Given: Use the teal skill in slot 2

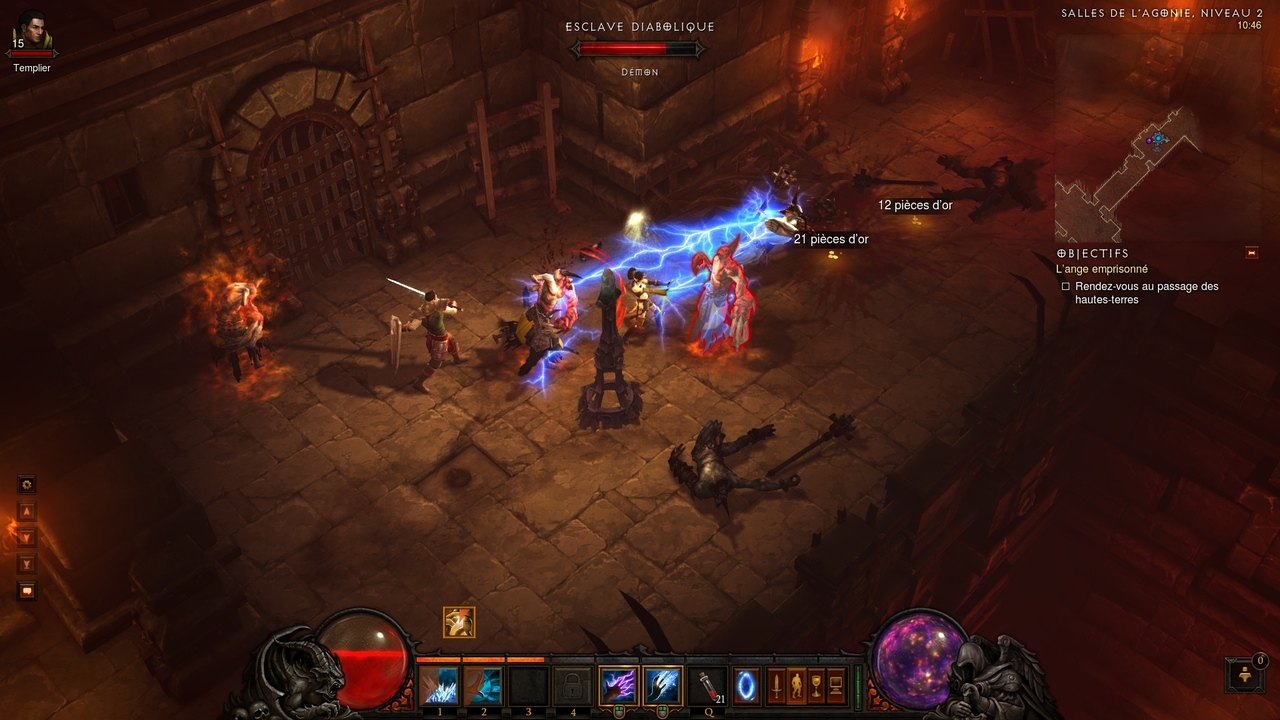Looking at the screenshot, I should (x=484, y=686).
